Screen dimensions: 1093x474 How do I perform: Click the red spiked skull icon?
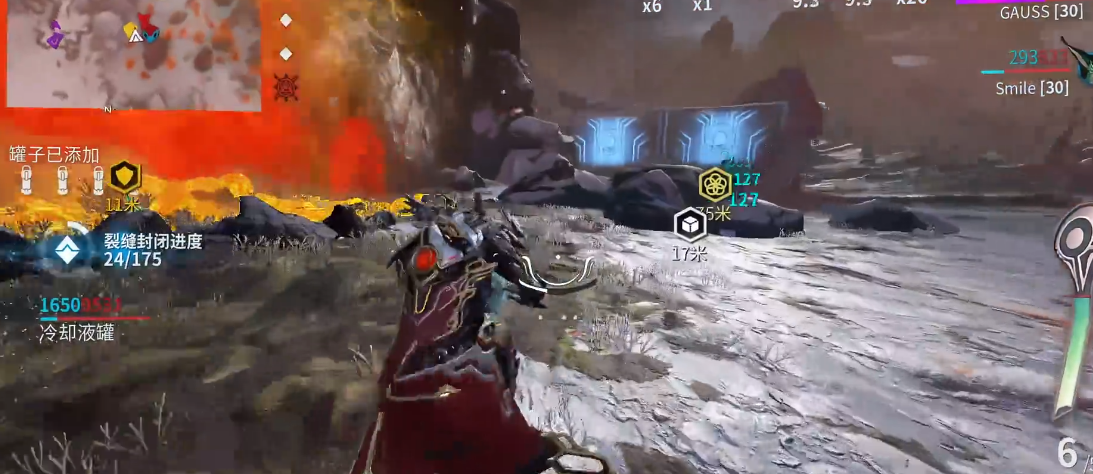(285, 87)
